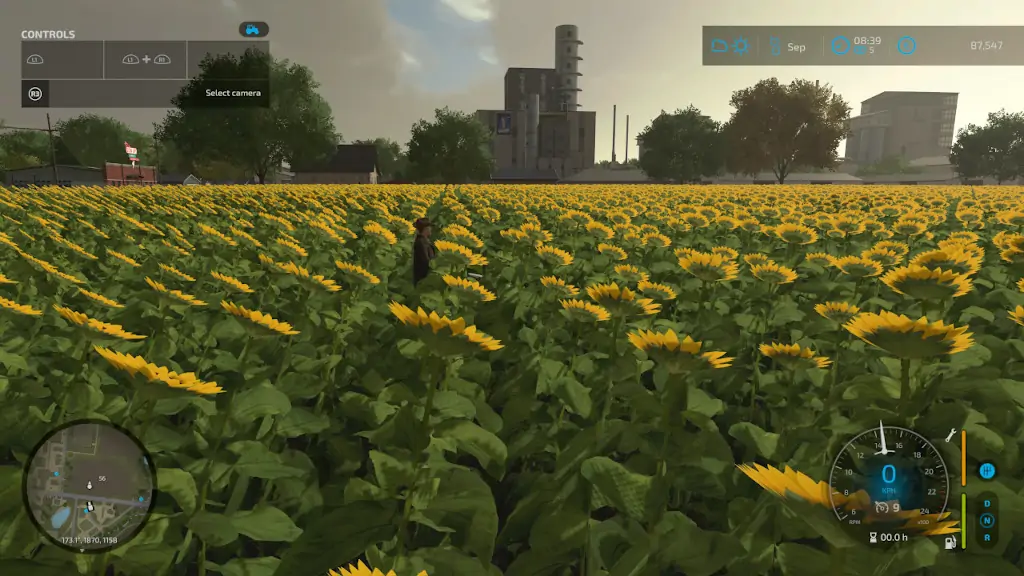Click the blue gear shift icon

point(988,470)
